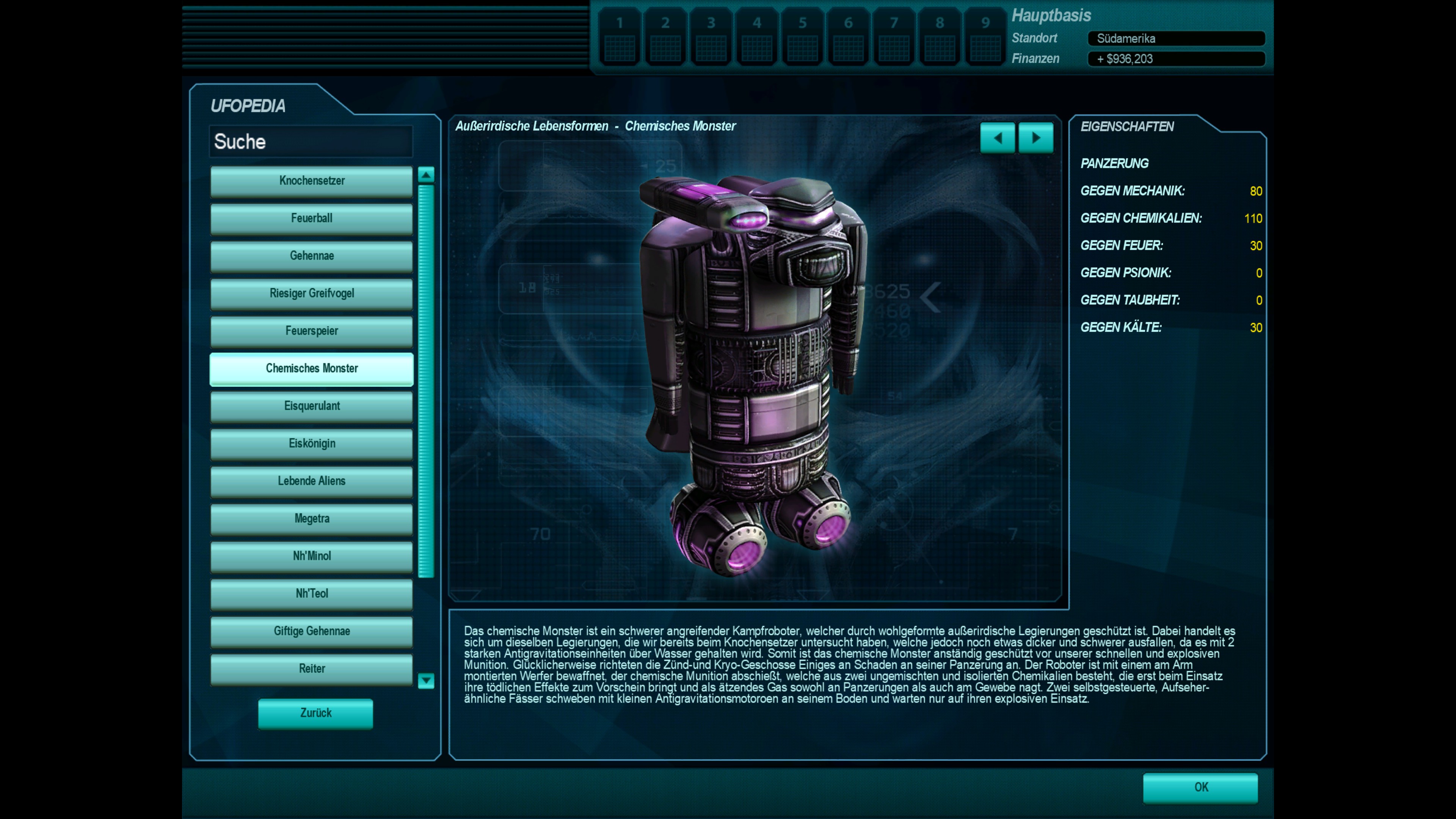Select Giftige Gehennae from the list
This screenshot has width=1456, height=819.
point(311,631)
